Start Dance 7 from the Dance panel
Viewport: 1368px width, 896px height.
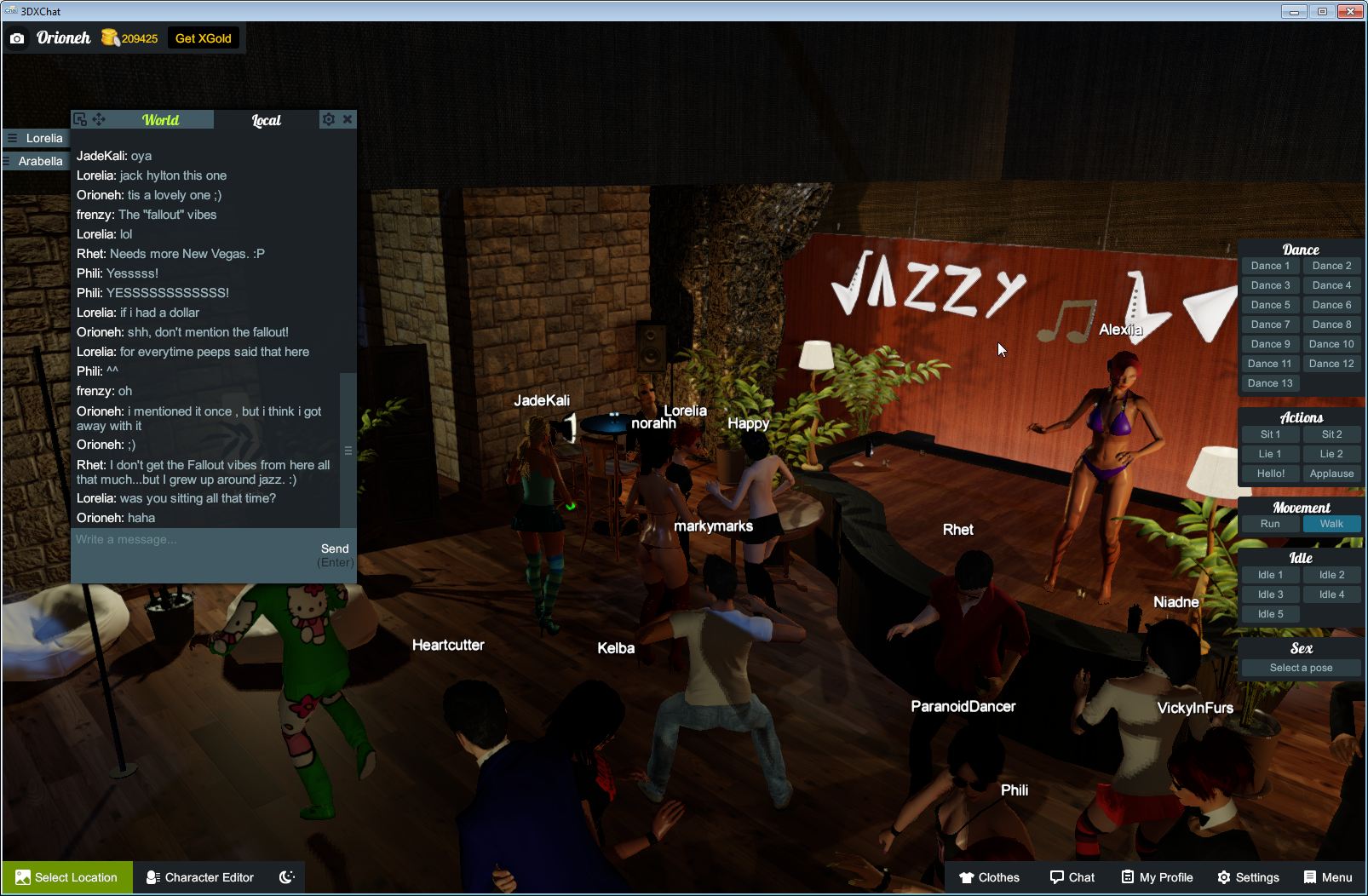[x=1270, y=324]
